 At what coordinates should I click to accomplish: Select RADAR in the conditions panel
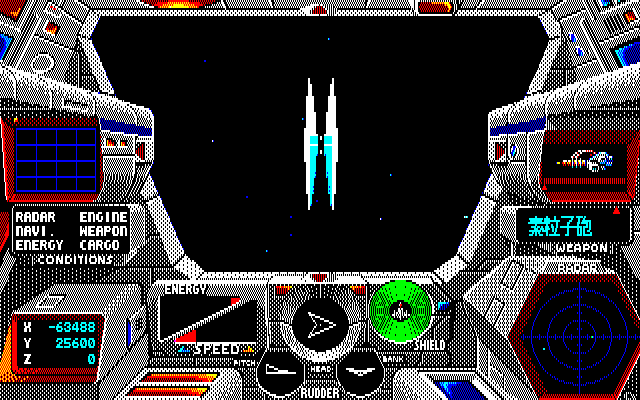pos(33,217)
